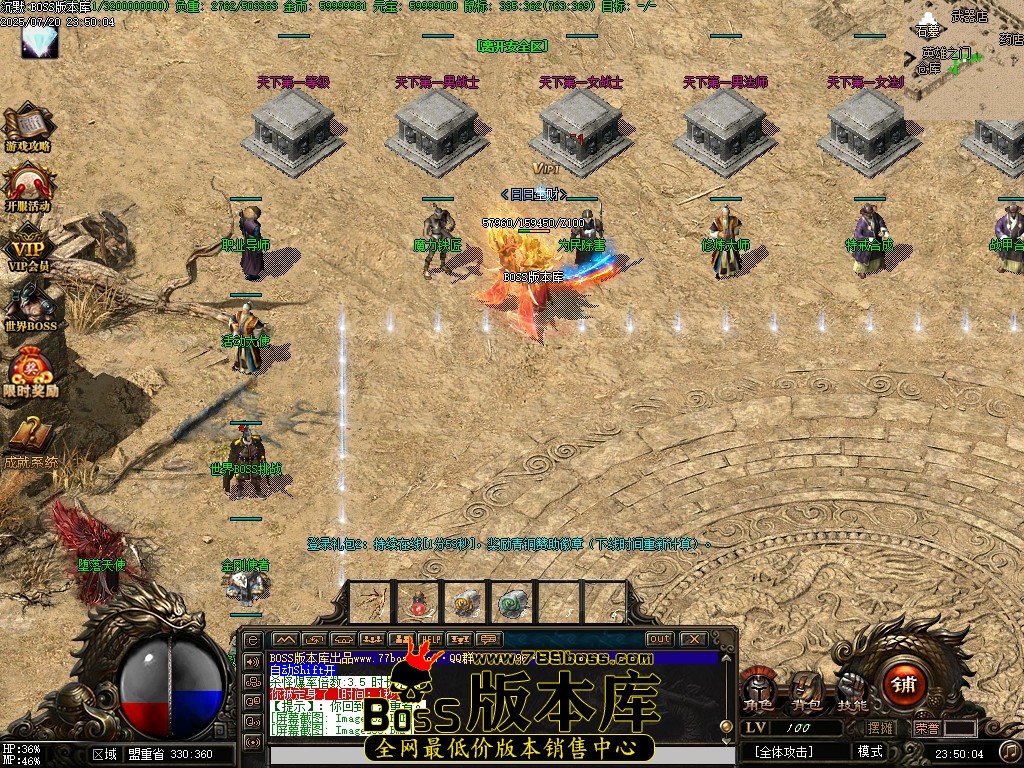This screenshot has width=1024, height=768.
Task: Click the HELP button on chat toolbar
Action: click(x=430, y=639)
